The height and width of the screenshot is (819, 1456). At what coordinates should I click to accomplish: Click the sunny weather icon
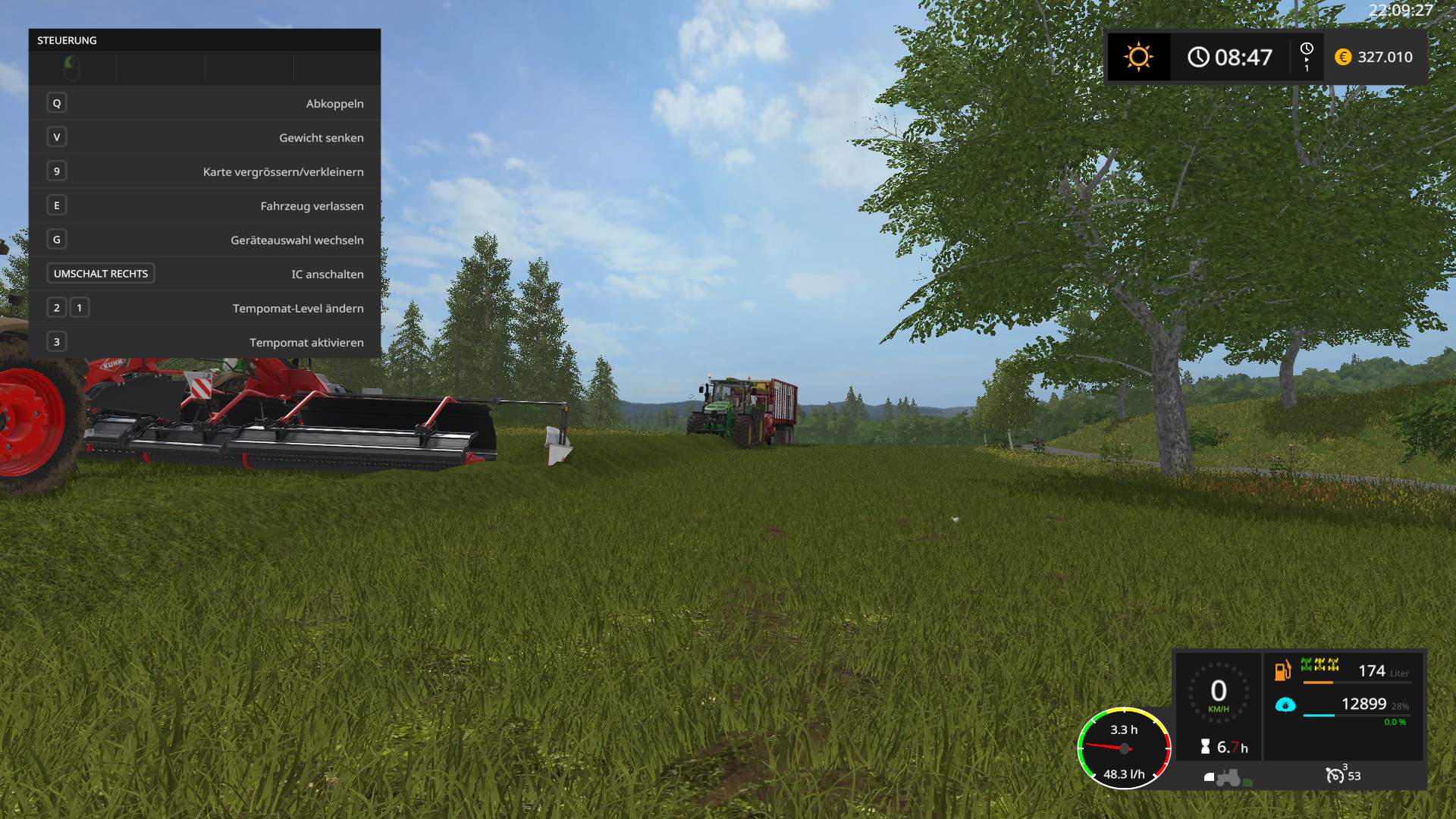[x=1138, y=57]
